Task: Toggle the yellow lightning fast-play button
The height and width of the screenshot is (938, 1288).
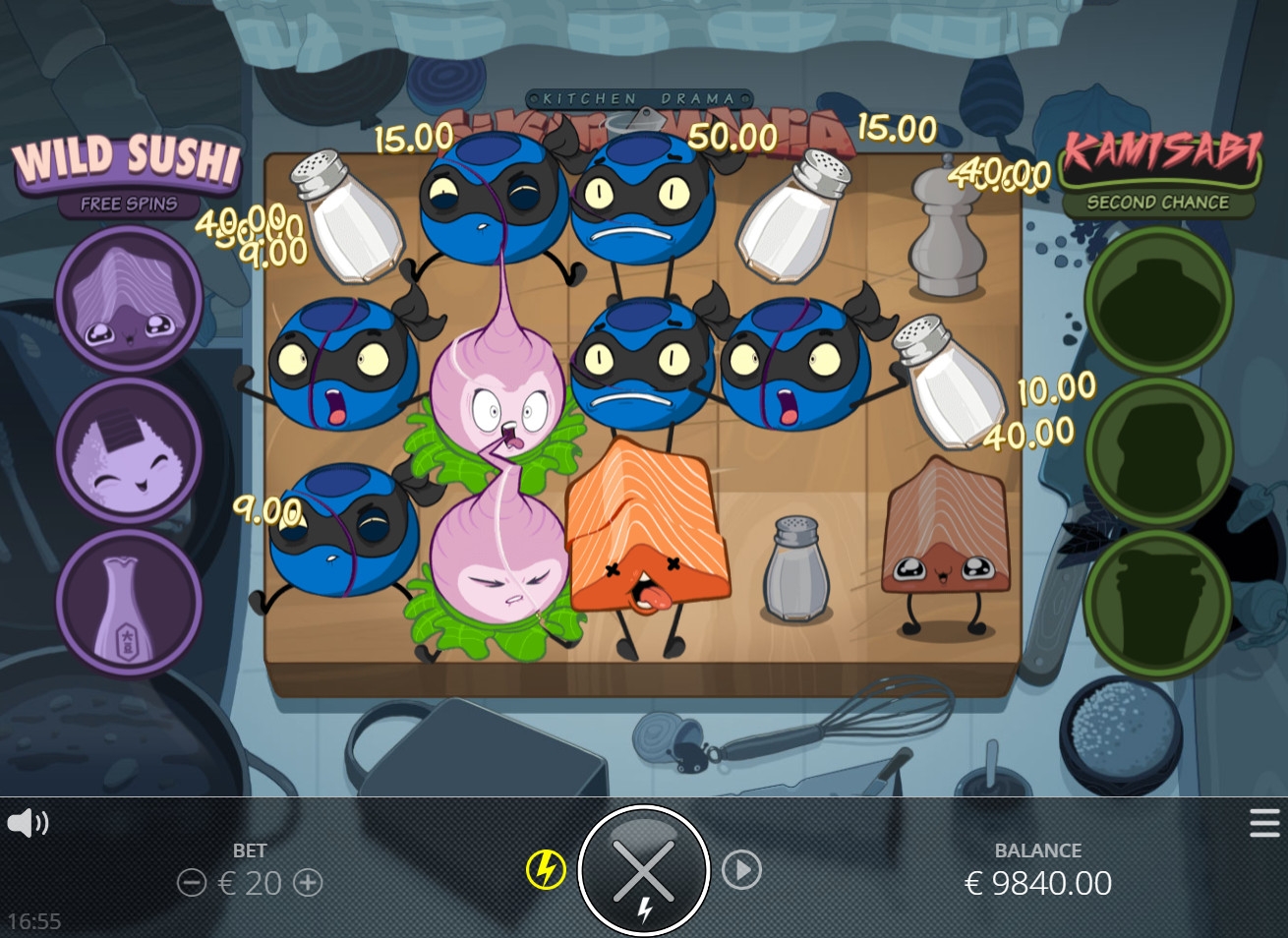Action: point(546,869)
